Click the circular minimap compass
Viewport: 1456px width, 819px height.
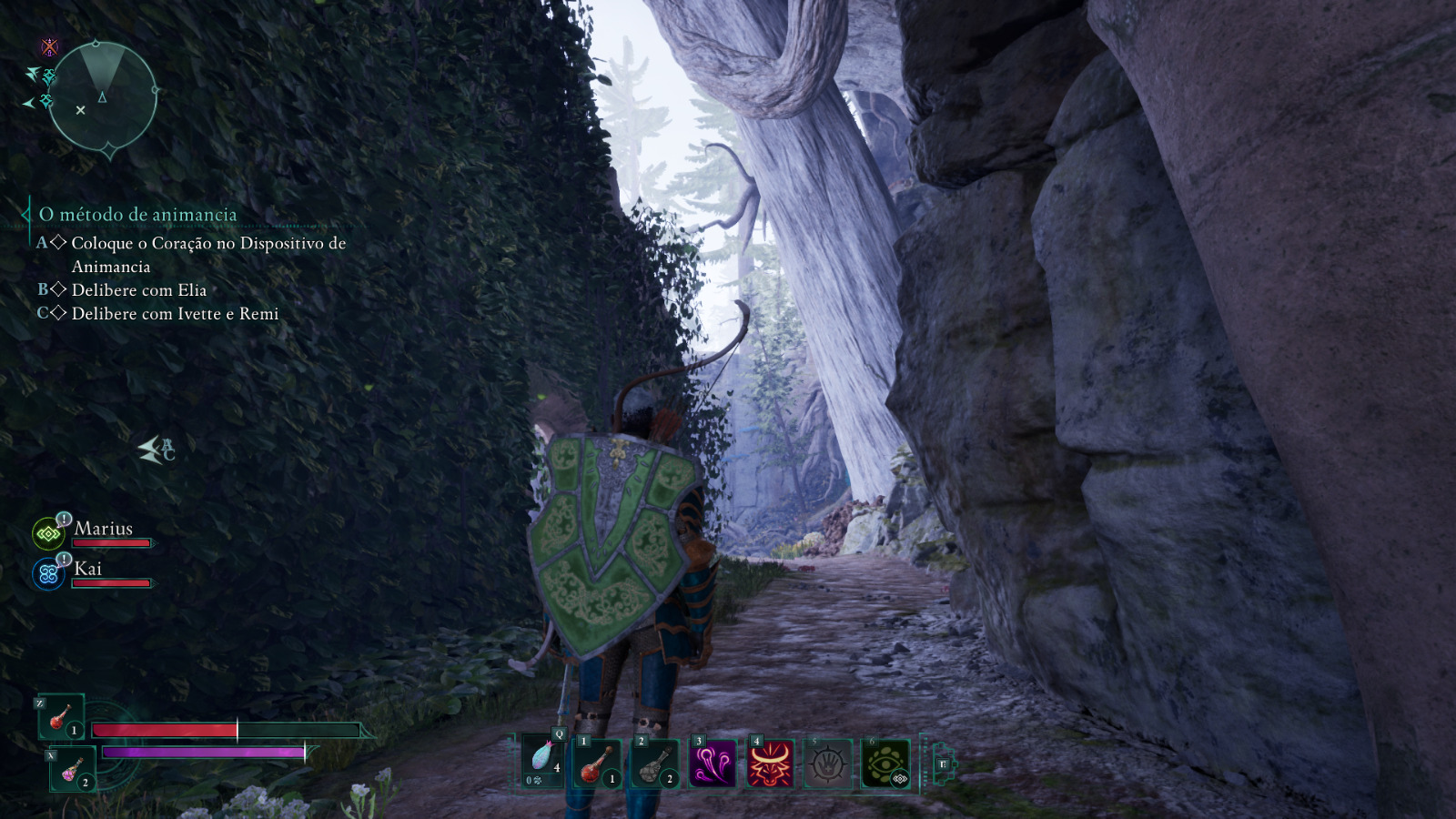tap(102, 95)
